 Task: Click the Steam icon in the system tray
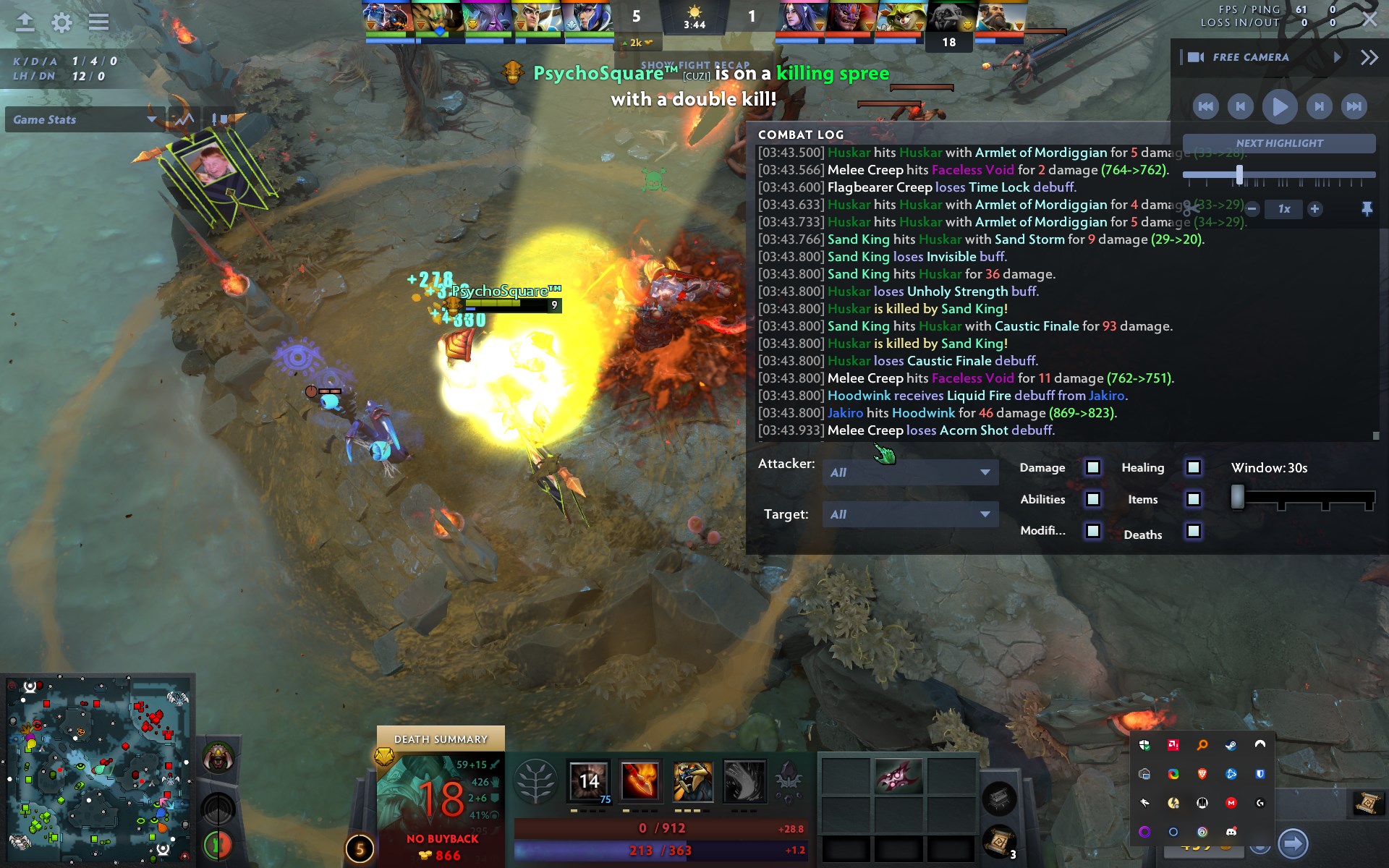tap(1232, 745)
